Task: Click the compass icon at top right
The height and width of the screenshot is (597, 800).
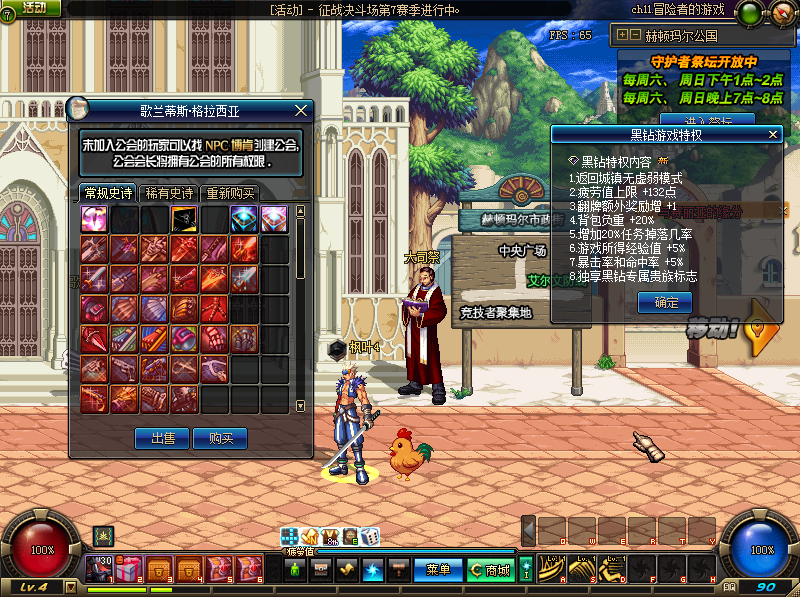Action: [782, 13]
